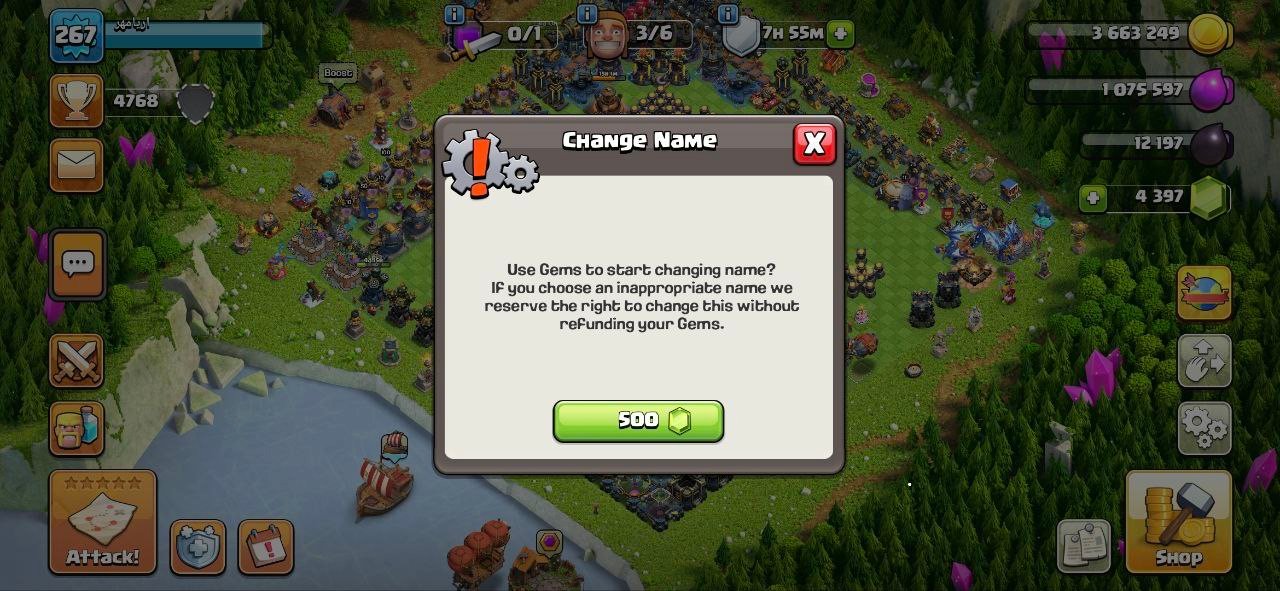1280x591 pixels.
Task: Open the mail inbox envelope
Action: pyautogui.click(x=76, y=164)
